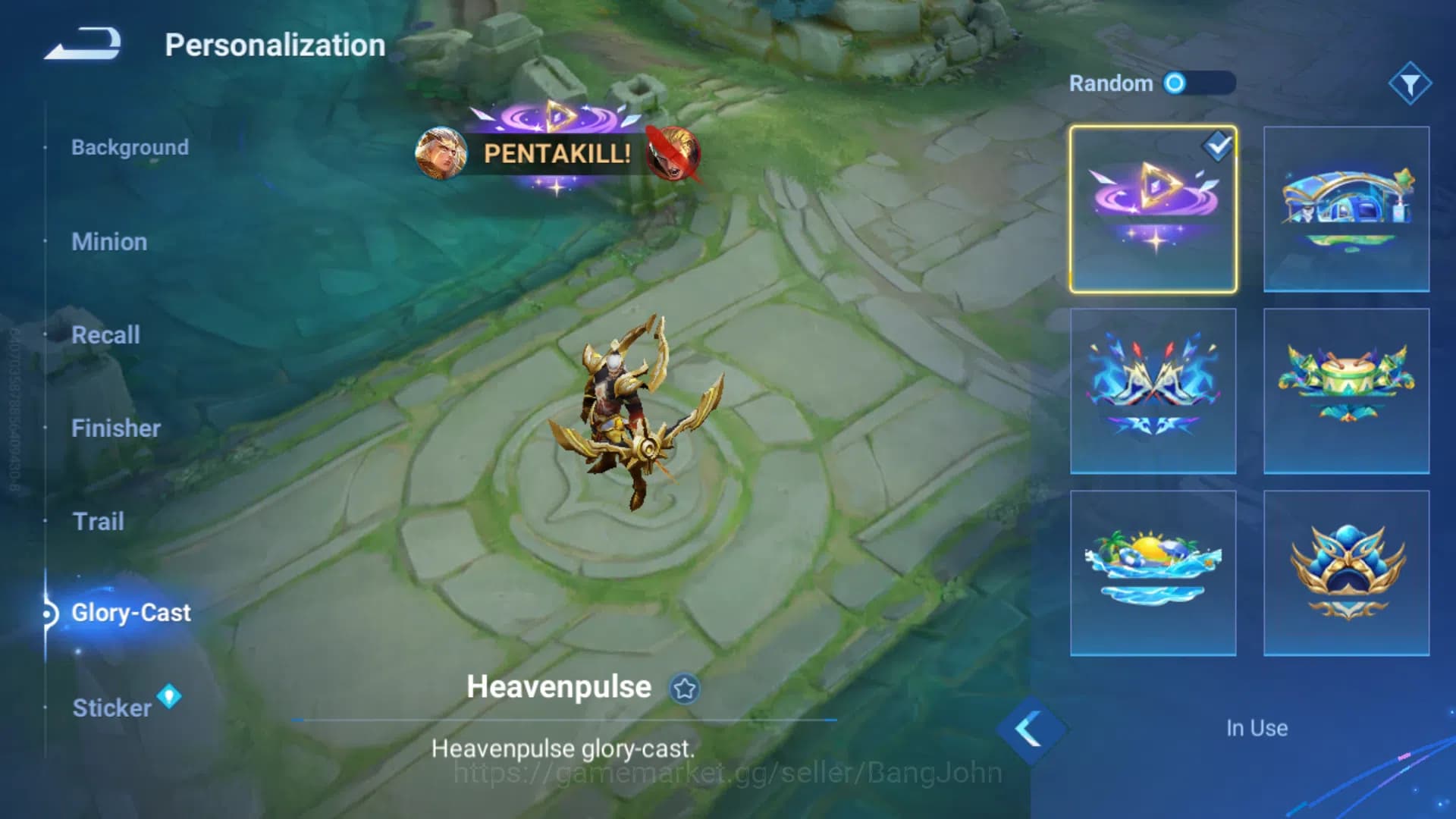This screenshot has height=819, width=1456.
Task: Open the Minion personalization tab
Action: [109, 242]
